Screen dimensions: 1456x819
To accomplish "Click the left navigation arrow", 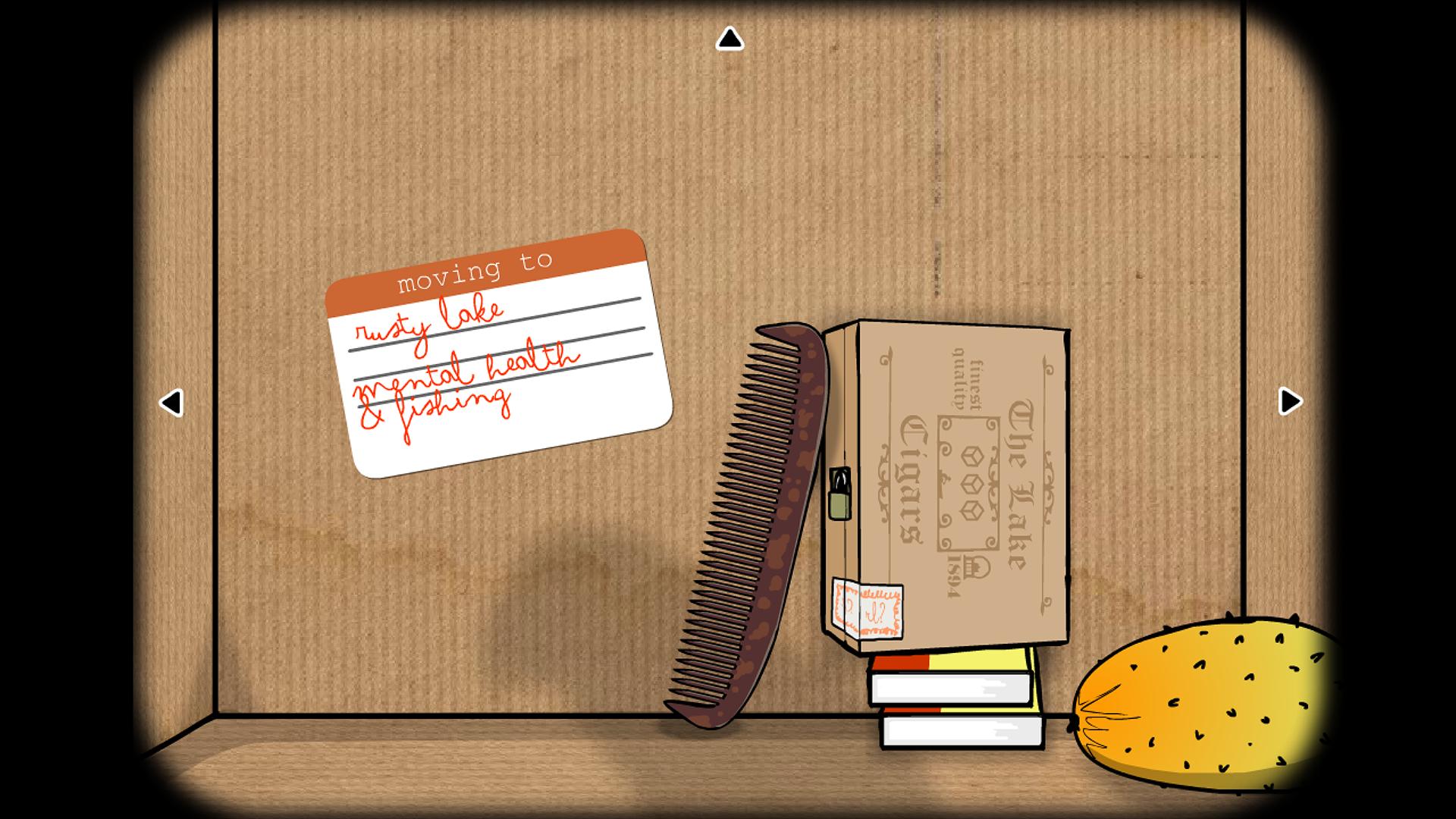I will point(173,404).
